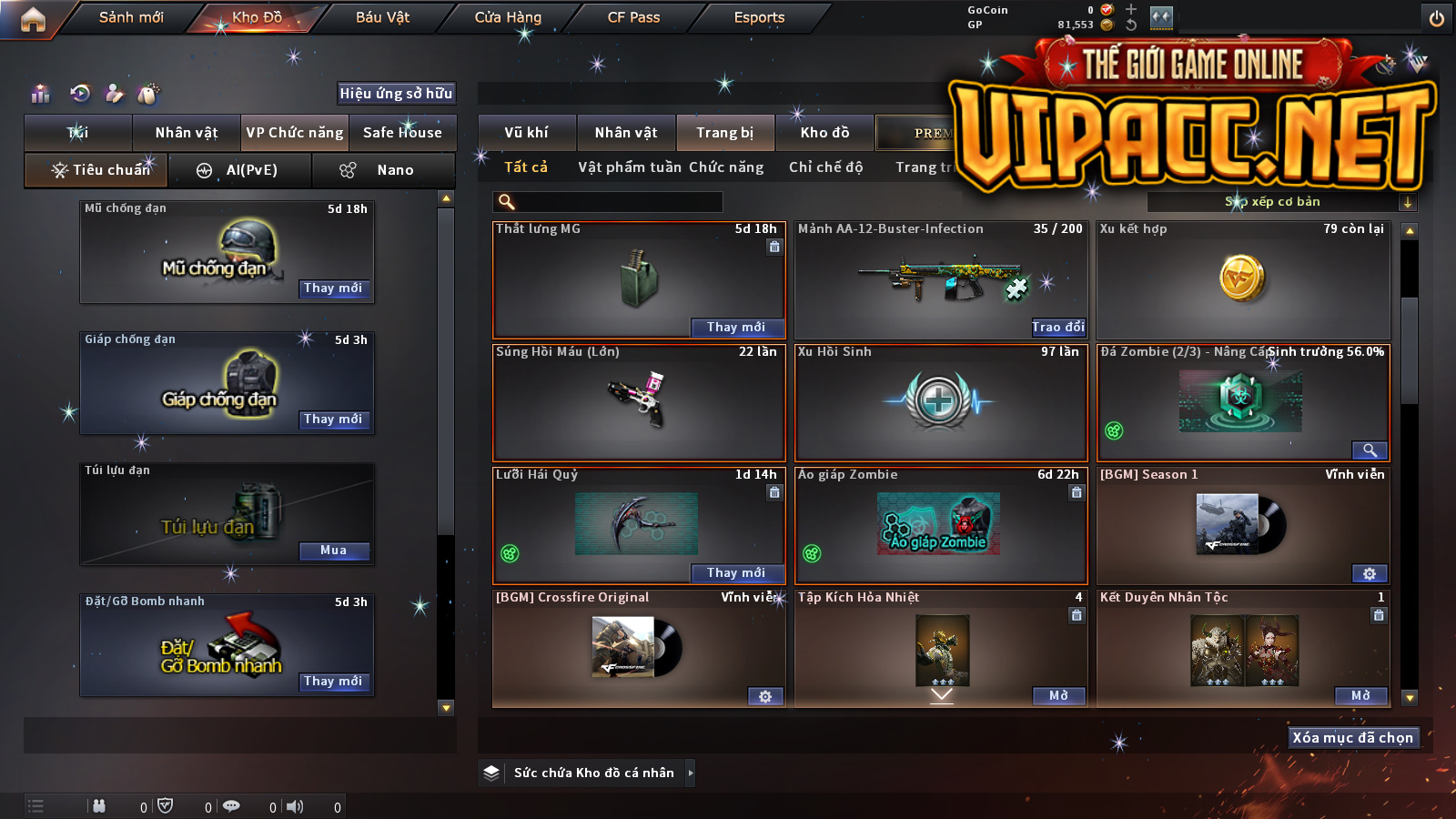
Task: Choose the Nano loadout mode
Action: click(x=383, y=170)
